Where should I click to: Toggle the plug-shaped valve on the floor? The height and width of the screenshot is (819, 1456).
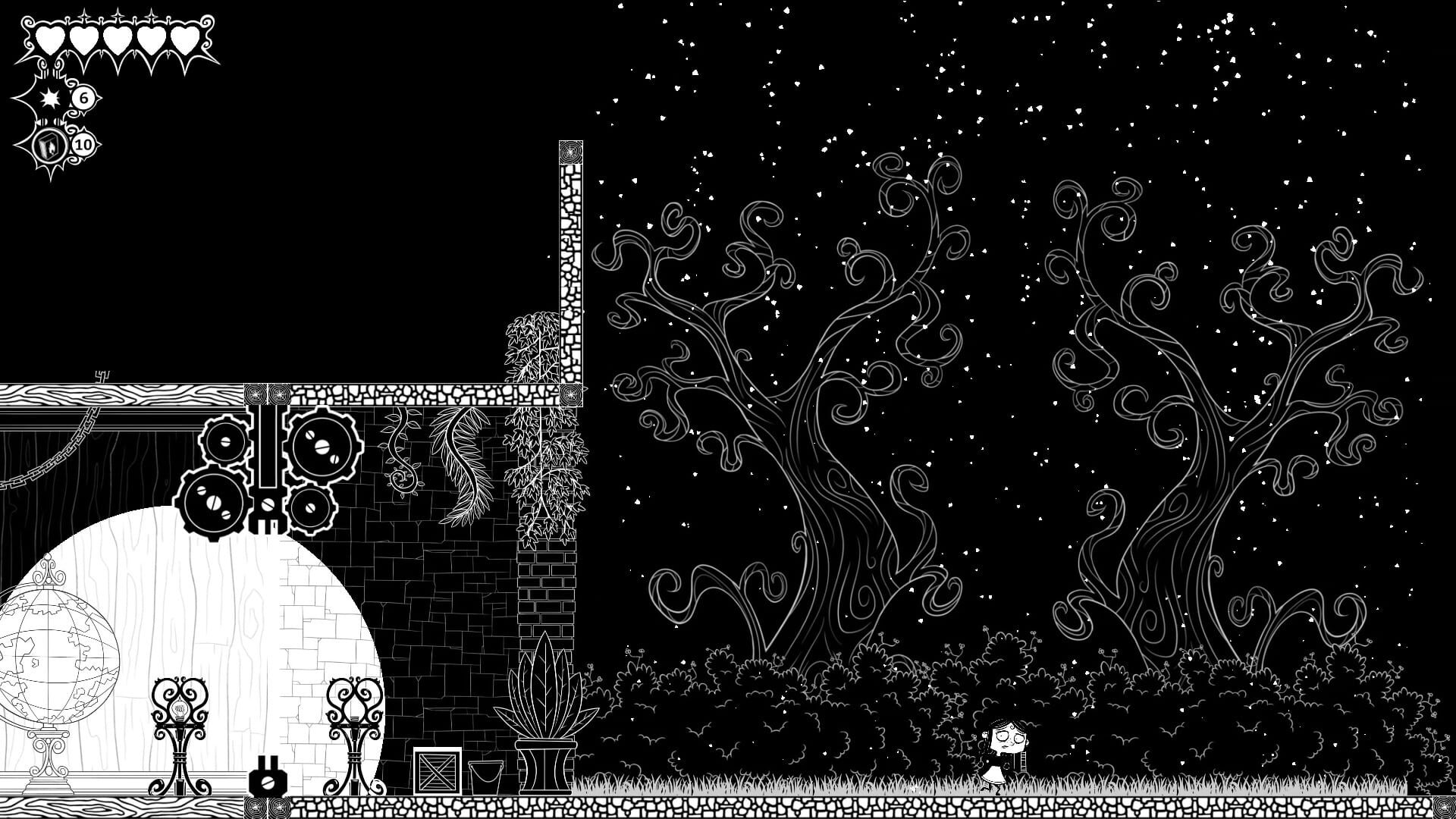click(x=267, y=781)
